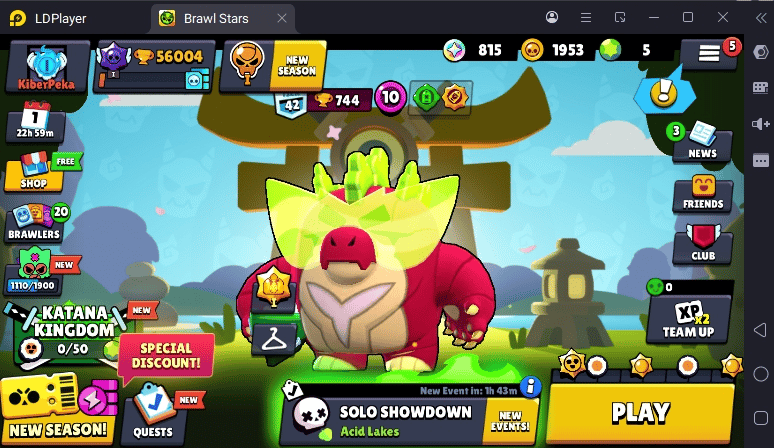The image size is (774, 448).
Task: Open the Katana Kingdom event
Action: [x=66, y=332]
